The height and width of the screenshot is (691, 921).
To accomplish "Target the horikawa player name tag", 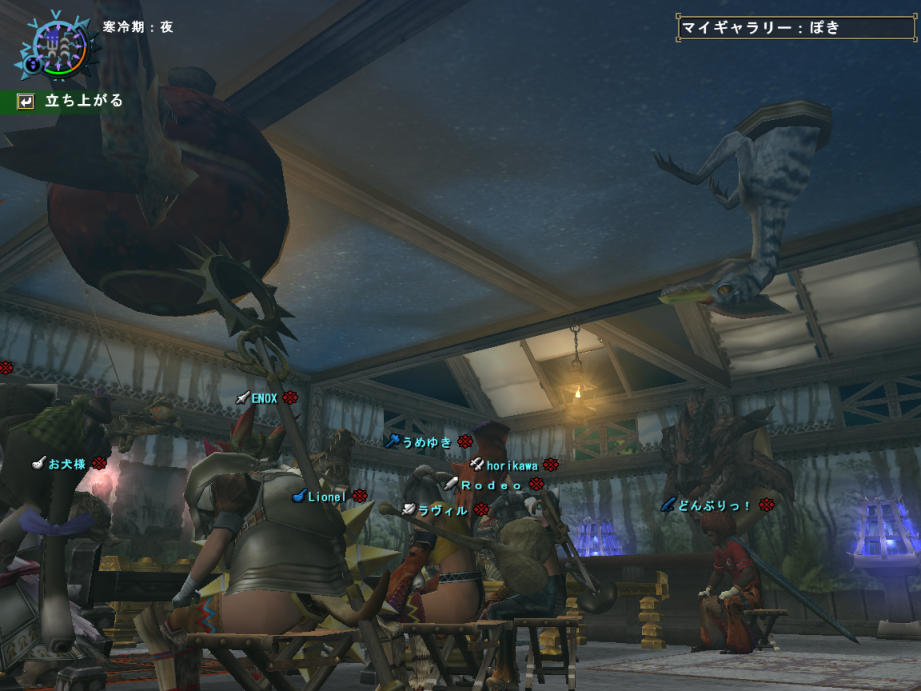I will click(512, 465).
